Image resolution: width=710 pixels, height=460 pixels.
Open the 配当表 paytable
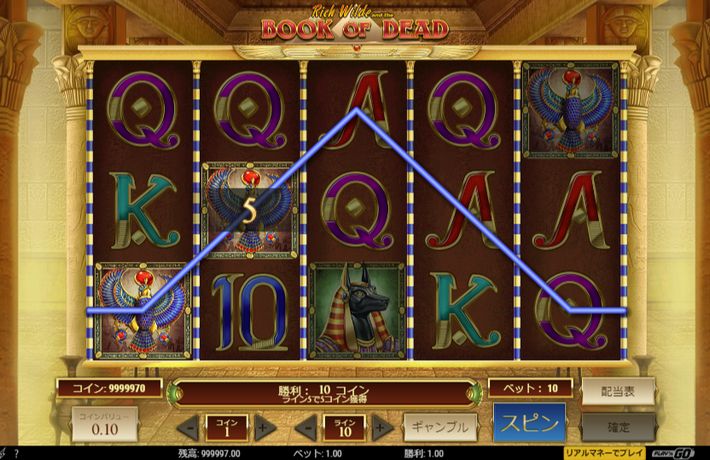618,390
